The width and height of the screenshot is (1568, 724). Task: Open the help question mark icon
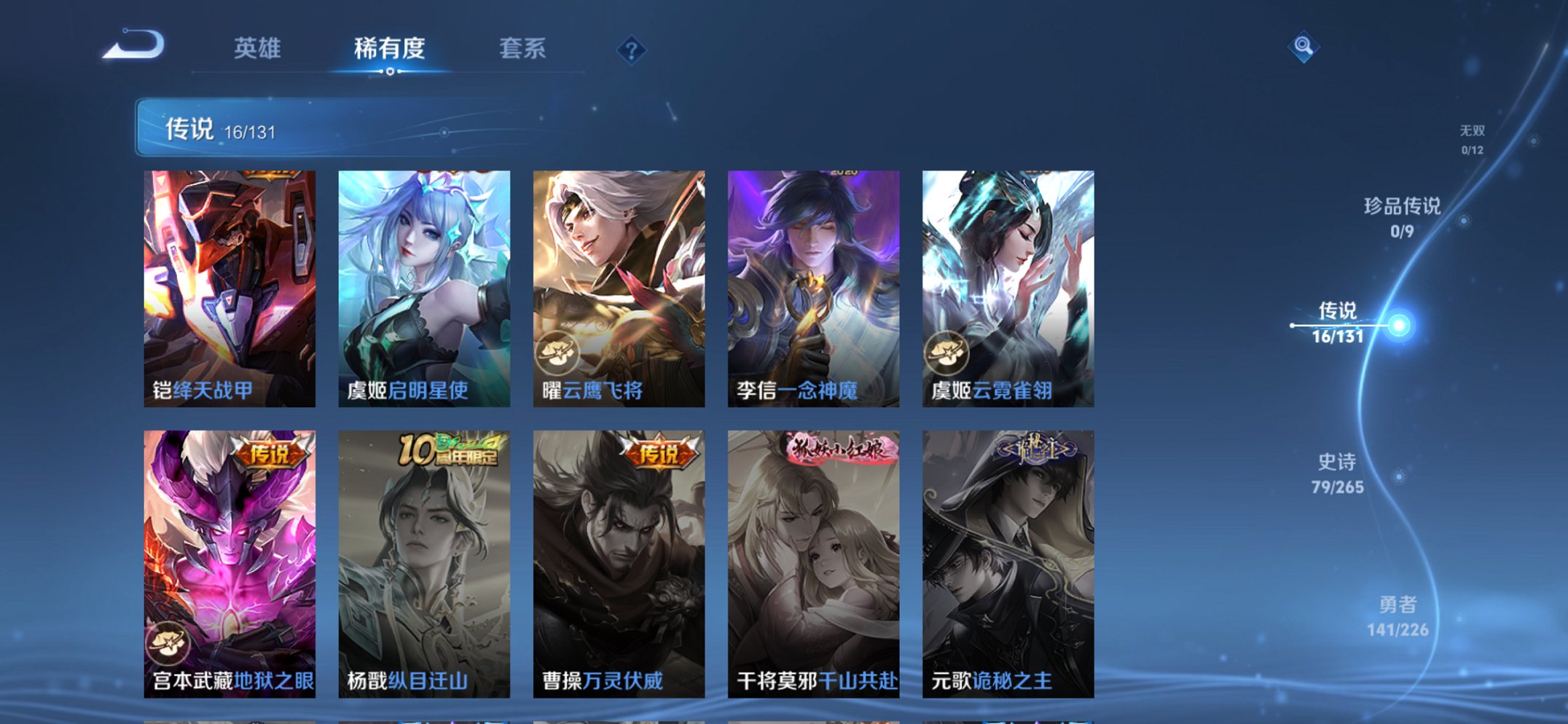click(633, 49)
